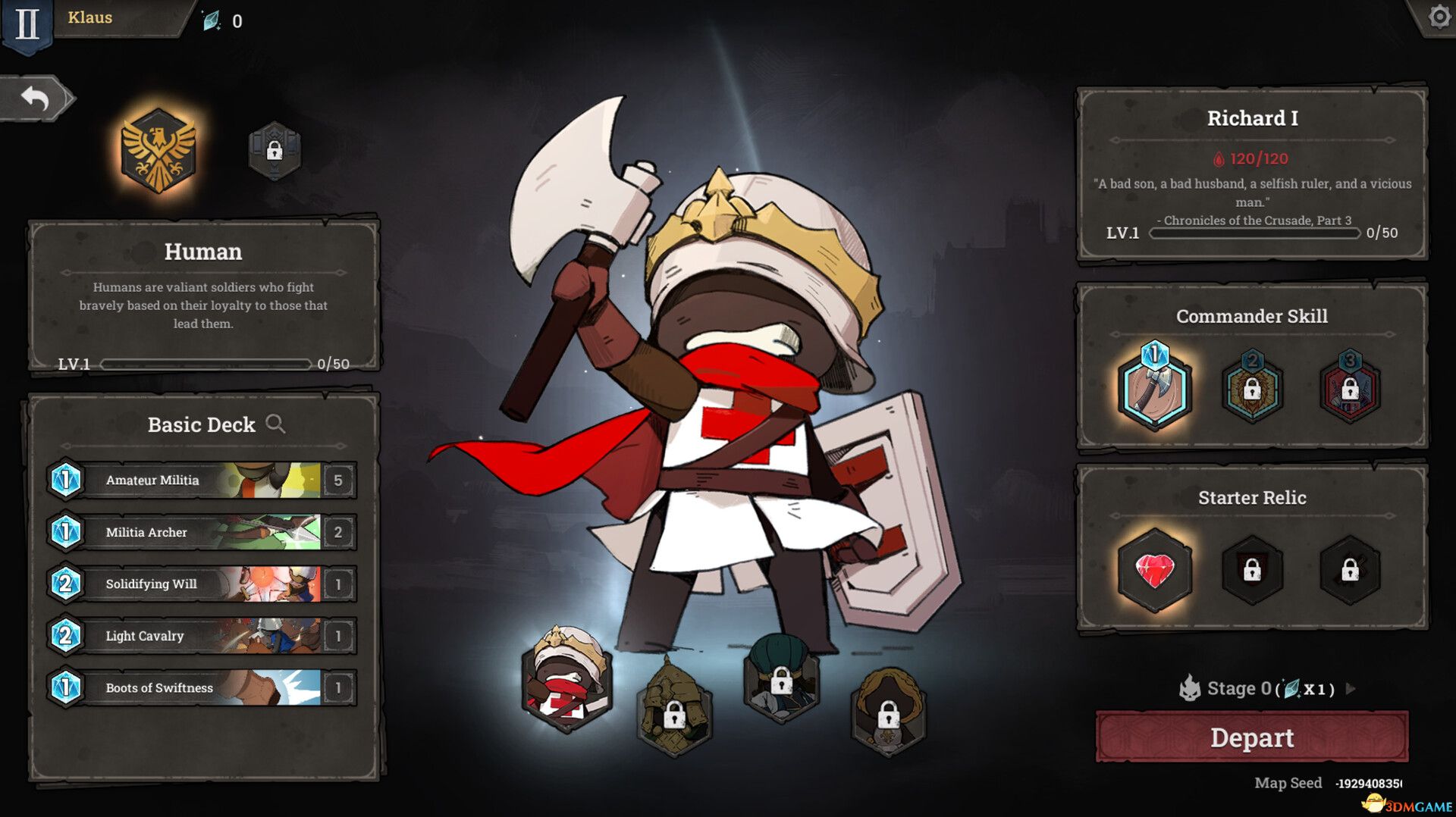Select the Light Cavalry card
This screenshot has width=1456, height=817.
click(x=201, y=636)
